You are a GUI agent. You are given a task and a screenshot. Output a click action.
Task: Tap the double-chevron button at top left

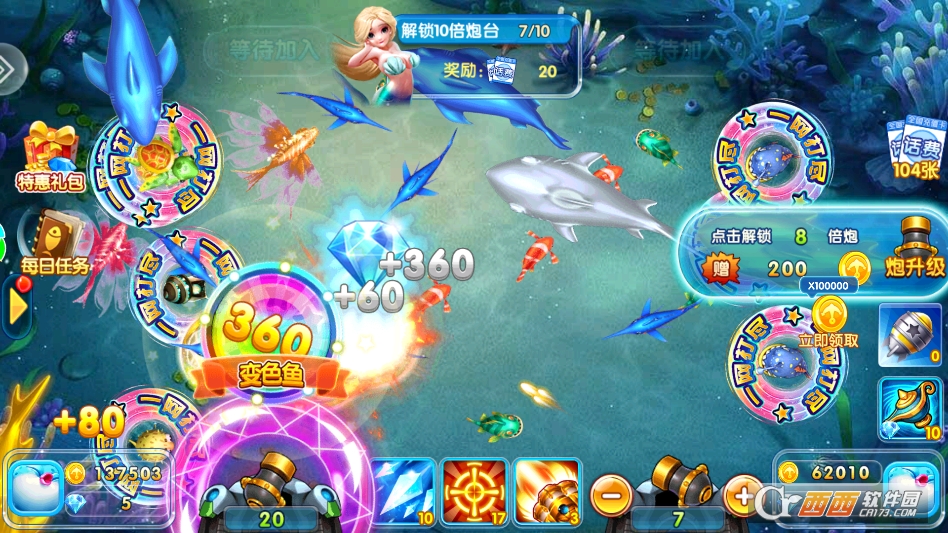[x=9, y=70]
